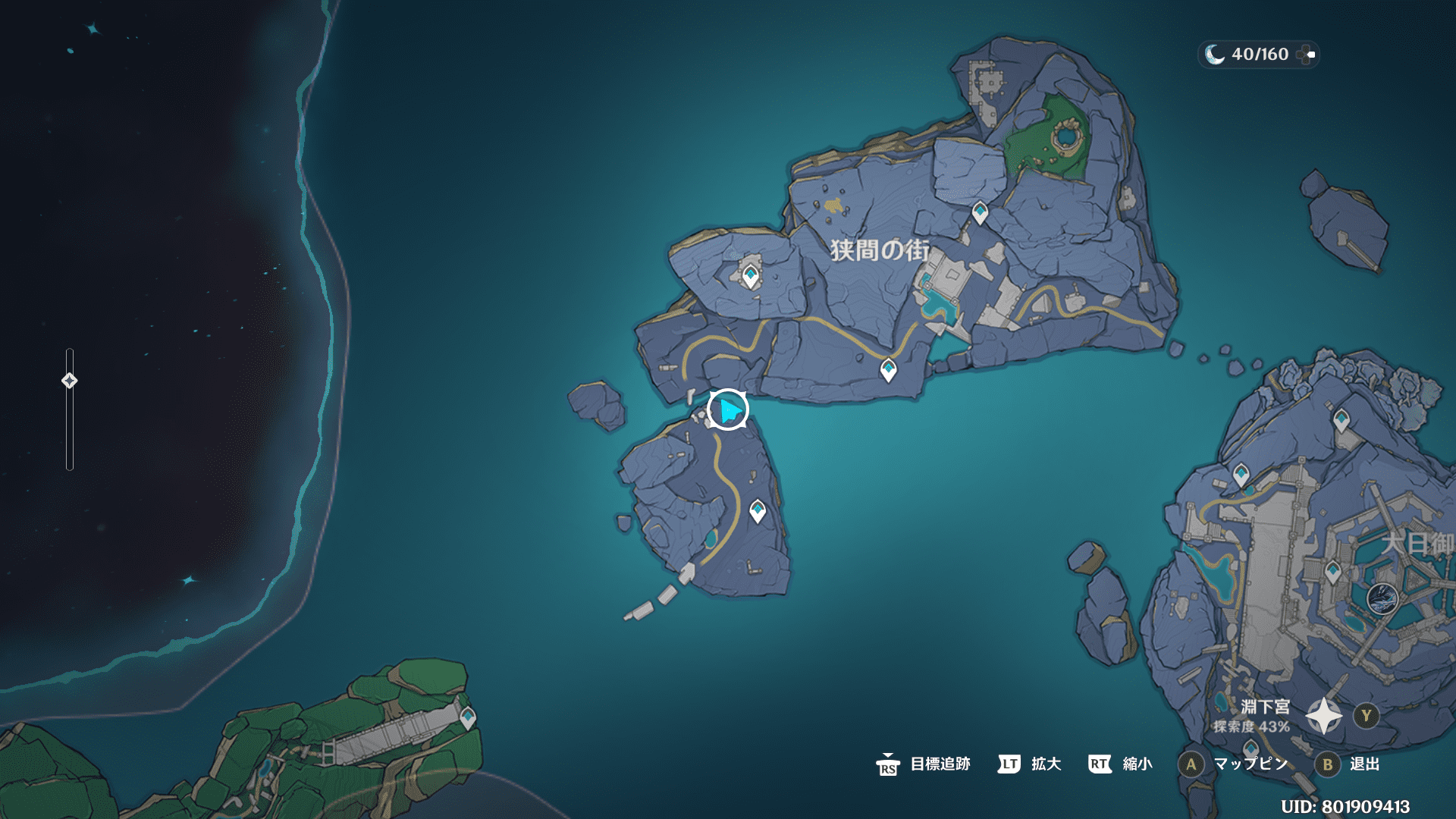Choose the teleport waypoint on the green island
This screenshot has width=1456, height=819.
[x=468, y=717]
